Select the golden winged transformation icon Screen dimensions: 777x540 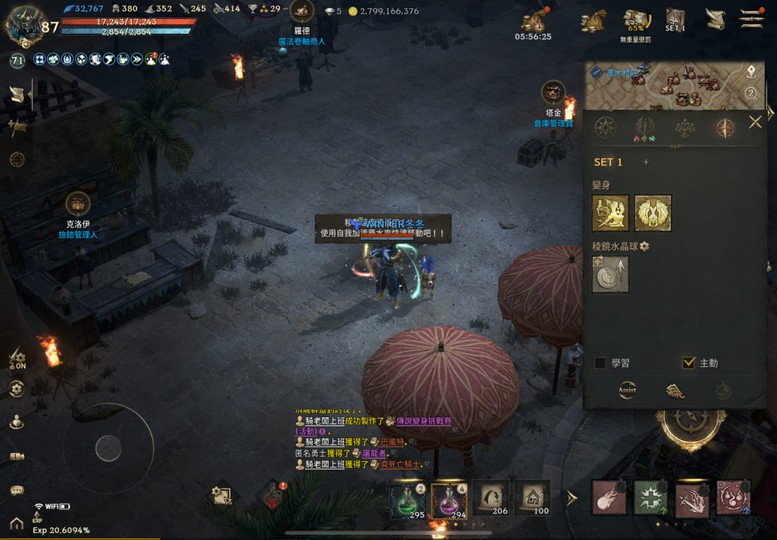point(653,213)
